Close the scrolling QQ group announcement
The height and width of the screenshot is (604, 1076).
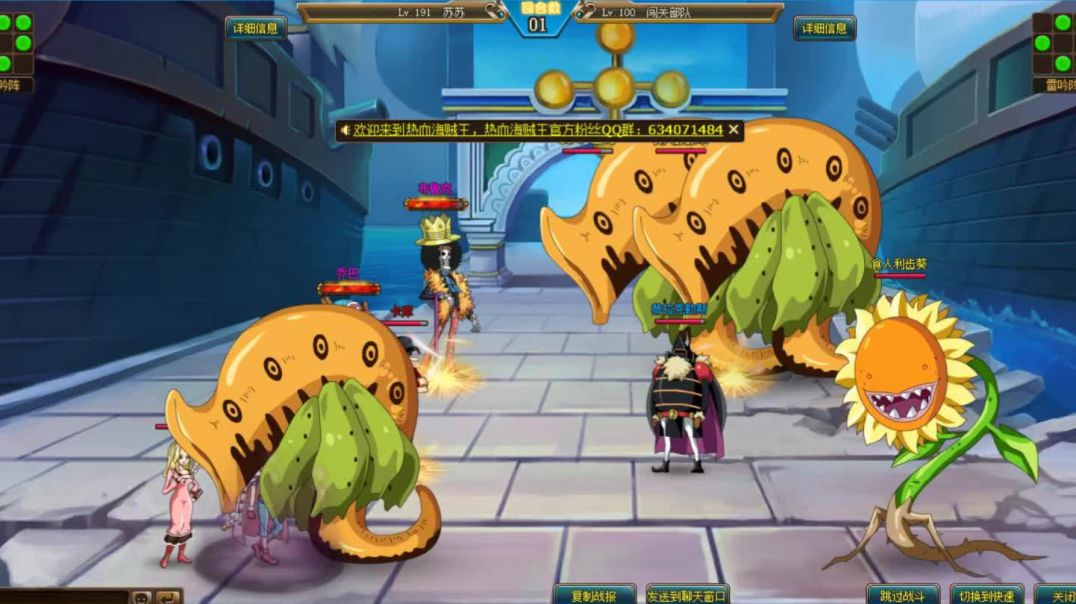(x=734, y=130)
